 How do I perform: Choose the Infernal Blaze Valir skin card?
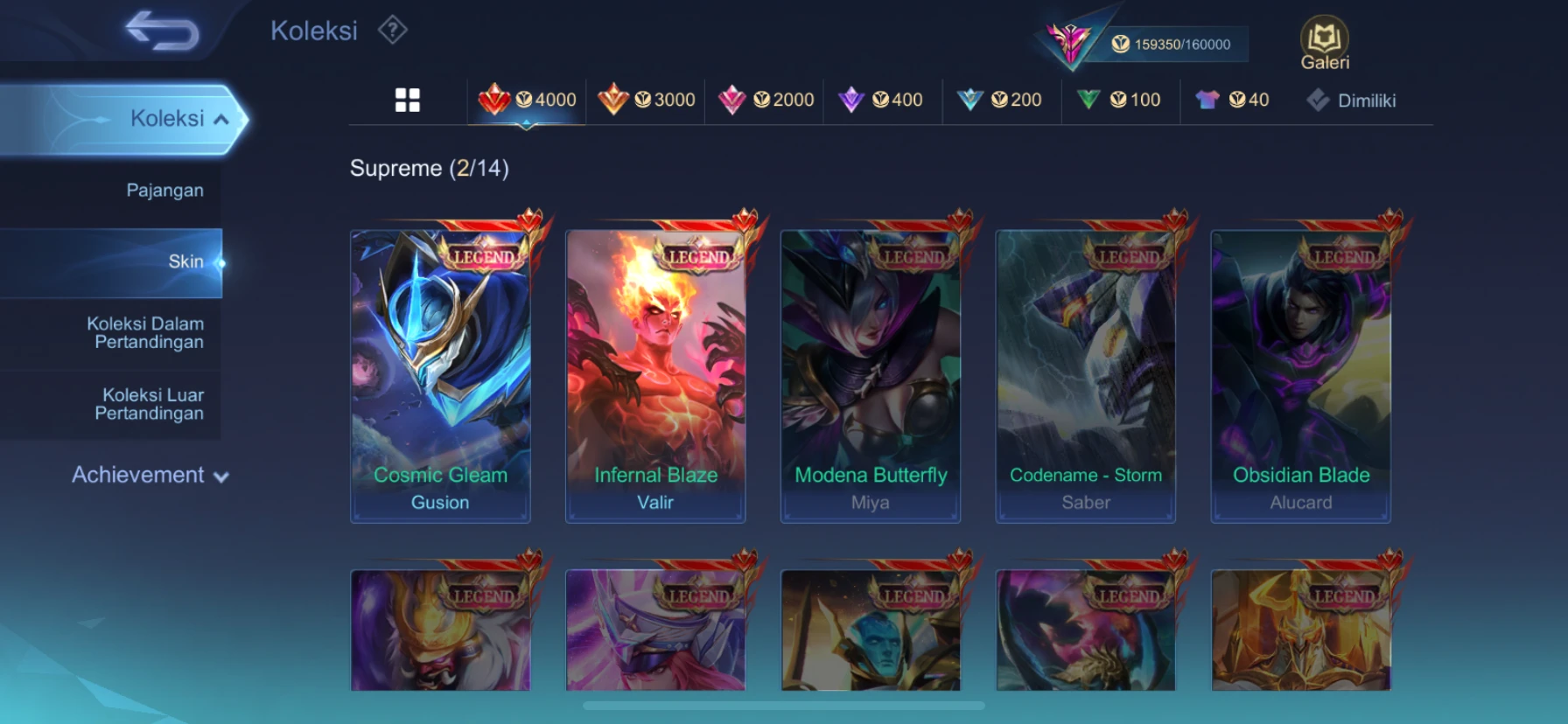tap(655, 376)
